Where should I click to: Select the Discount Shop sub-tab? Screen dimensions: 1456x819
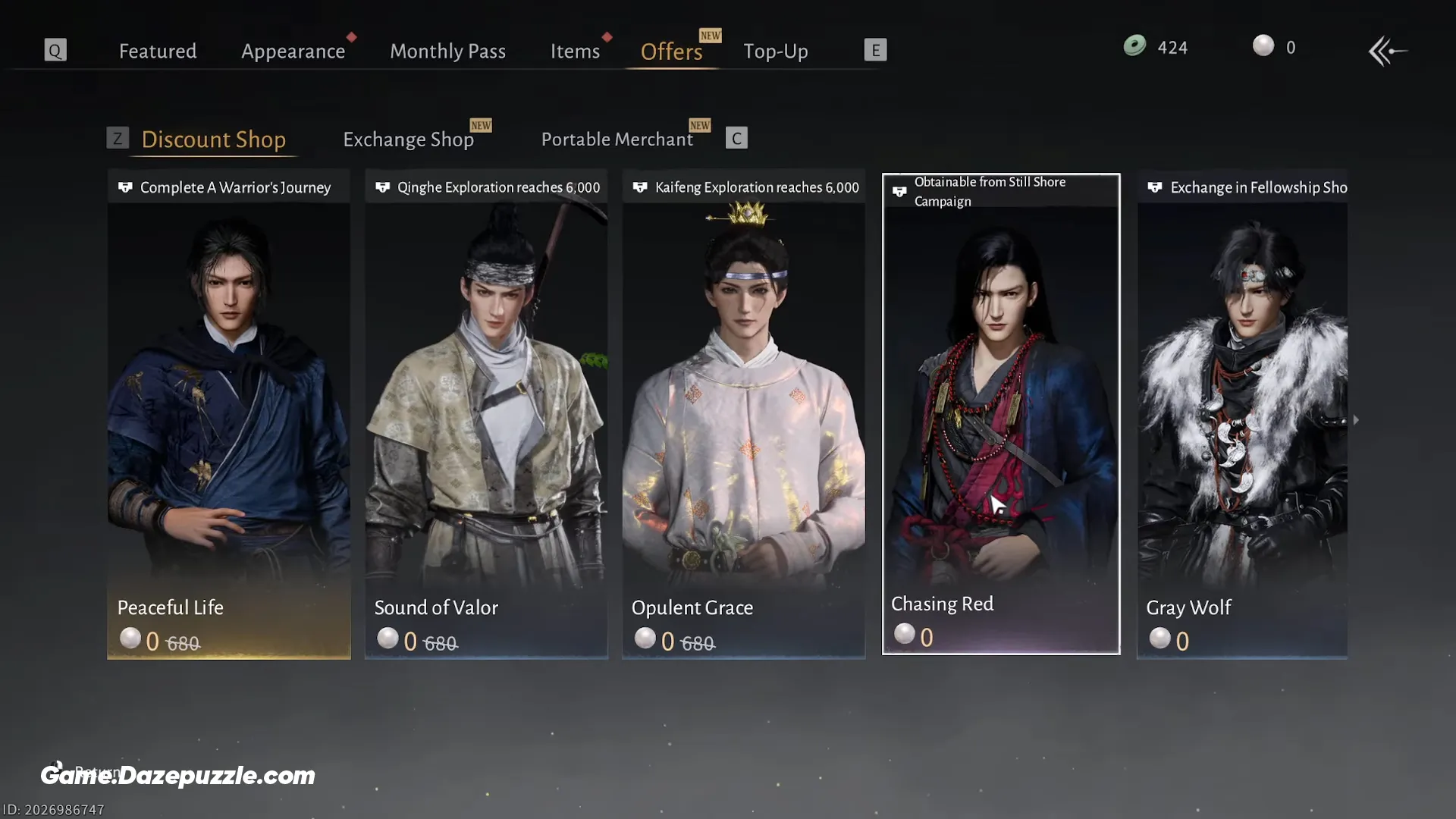213,140
